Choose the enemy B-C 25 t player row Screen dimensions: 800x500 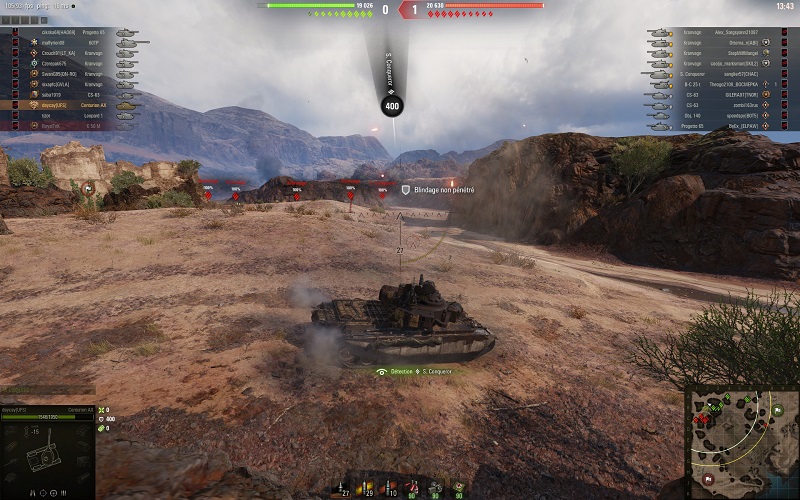(x=722, y=84)
